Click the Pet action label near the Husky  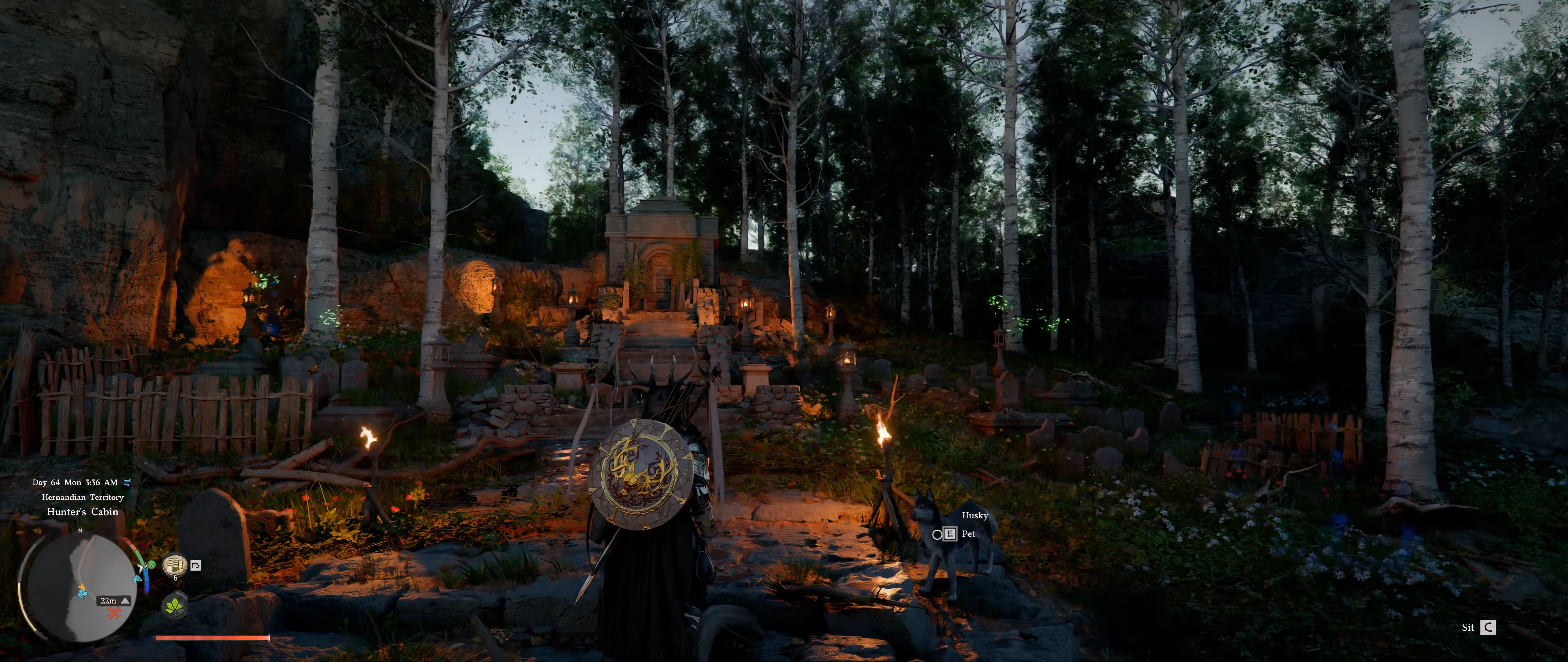tap(969, 535)
